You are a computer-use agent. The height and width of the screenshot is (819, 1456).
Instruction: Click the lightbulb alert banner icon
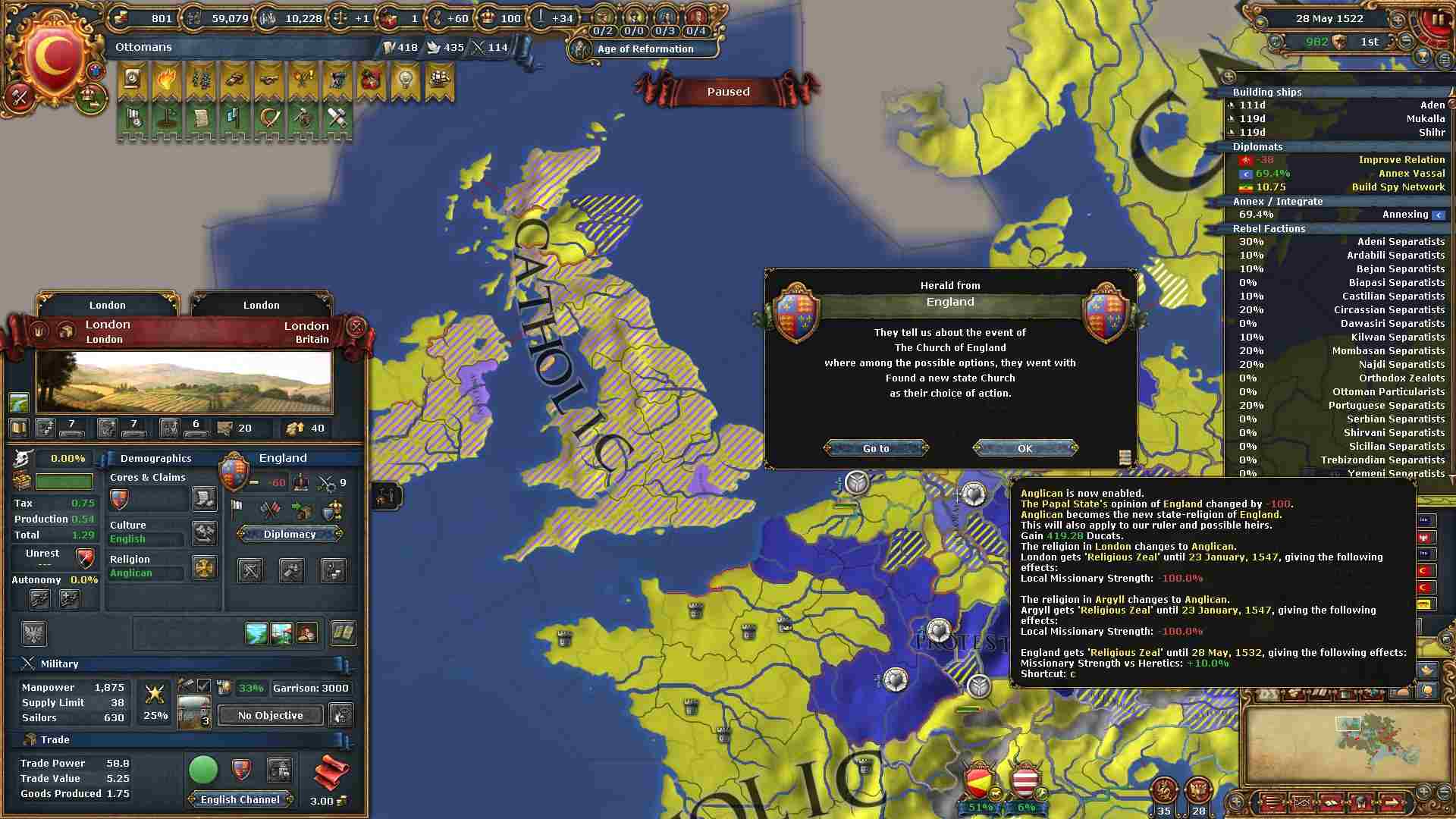click(x=405, y=80)
